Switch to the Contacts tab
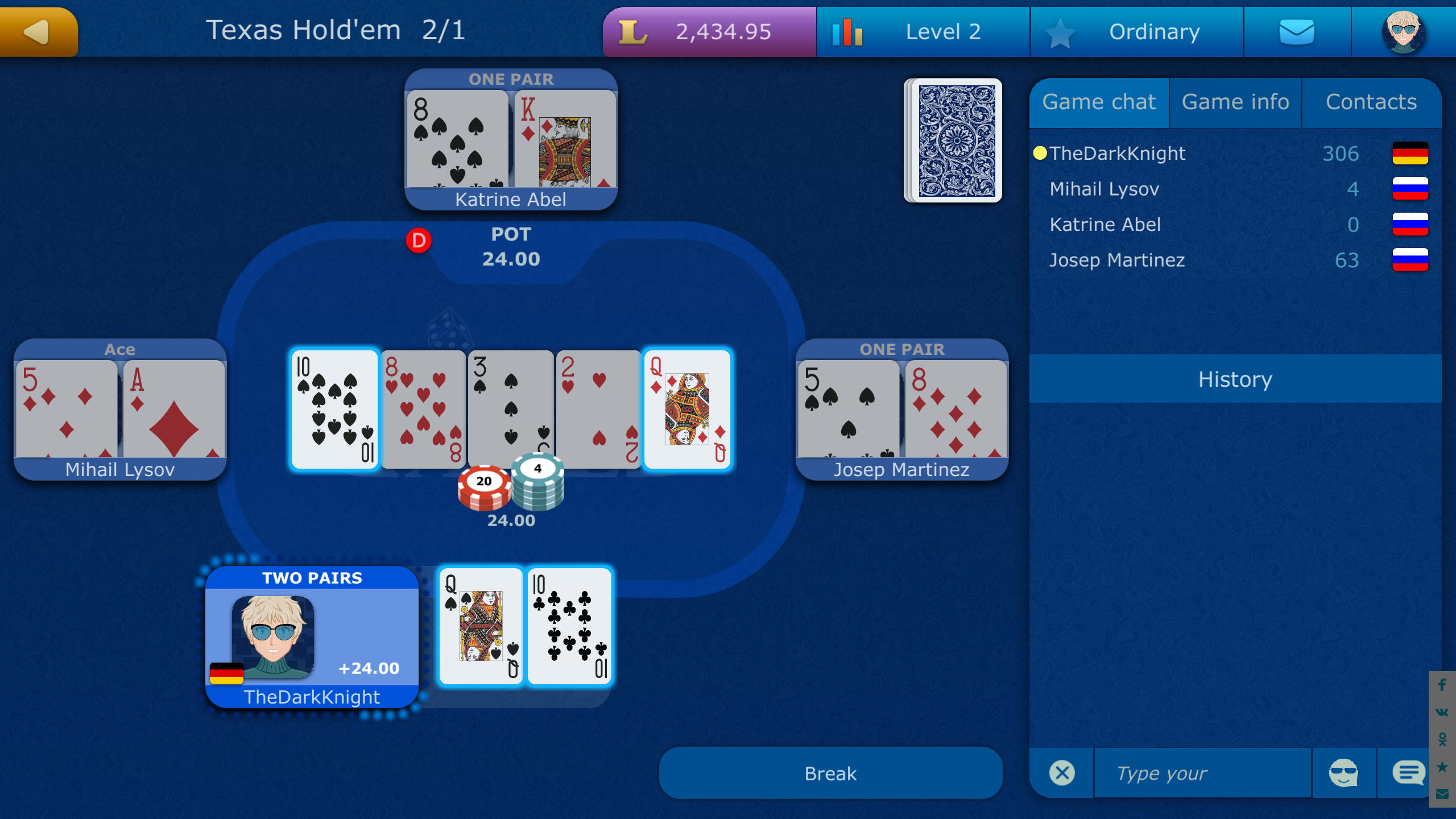This screenshot has width=1456, height=819. (1372, 102)
